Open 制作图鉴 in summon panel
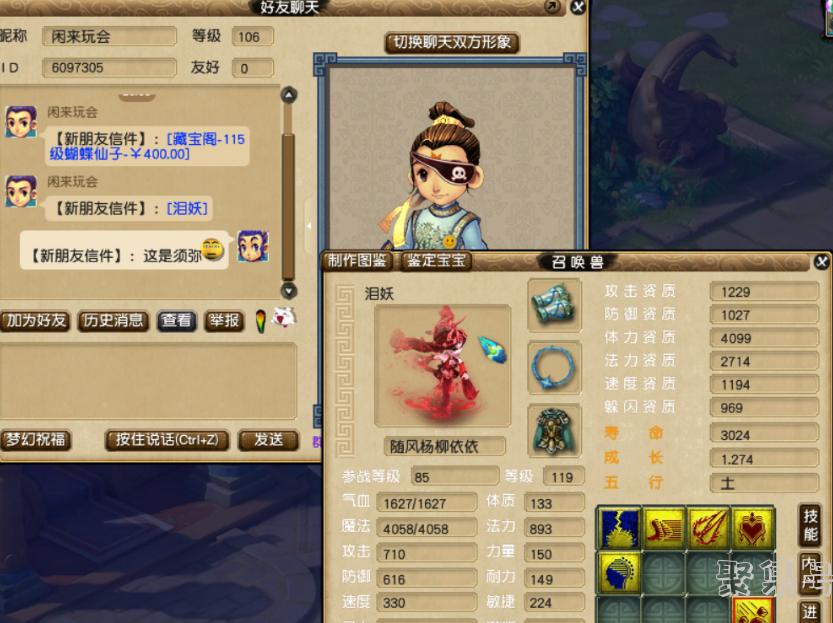The height and width of the screenshot is (623, 833). tap(358, 261)
